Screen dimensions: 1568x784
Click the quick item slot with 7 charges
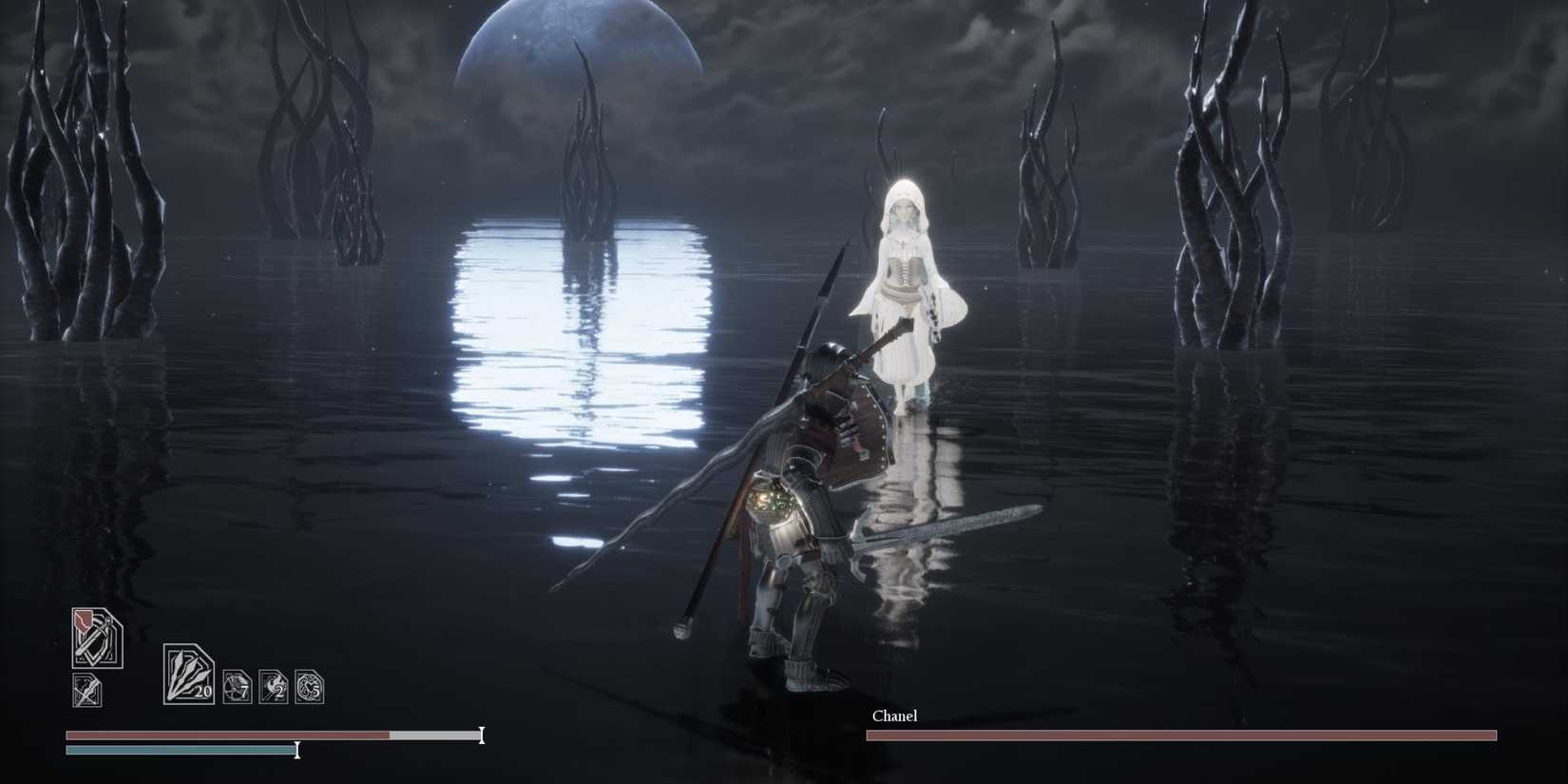pyautogui.click(x=237, y=685)
